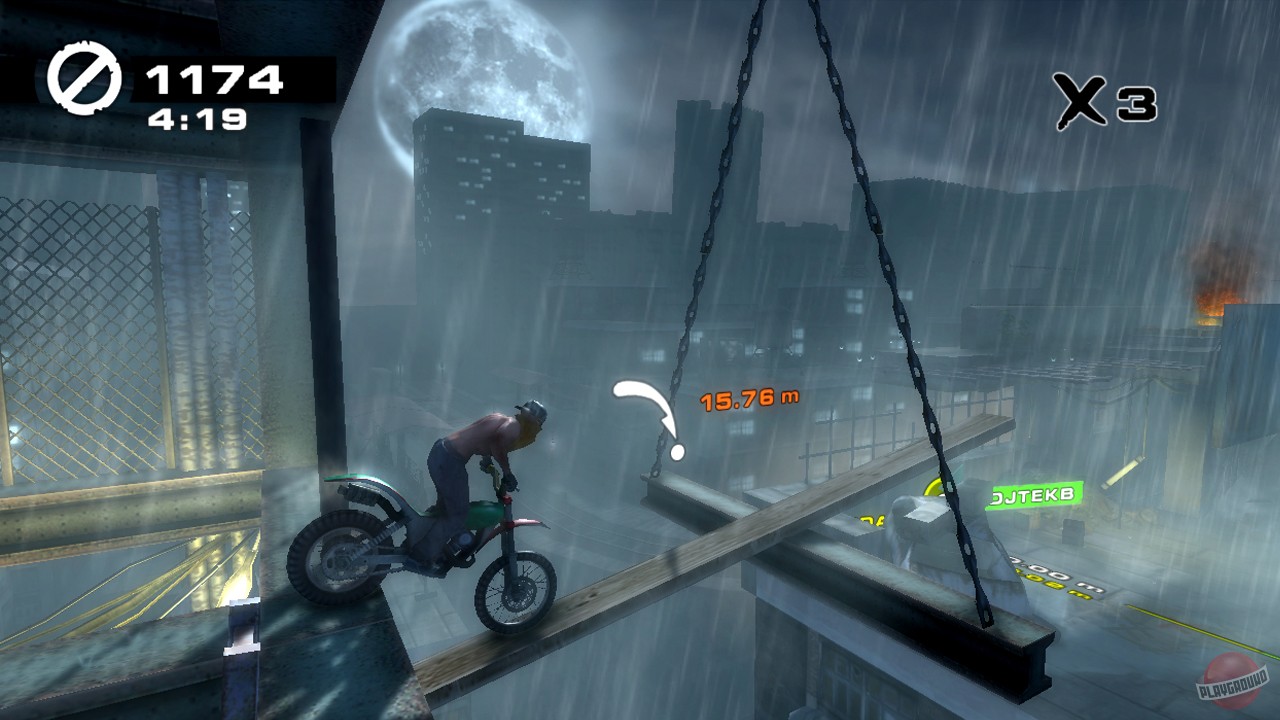
Task: Click the timer showing 4:19
Action: click(x=198, y=120)
